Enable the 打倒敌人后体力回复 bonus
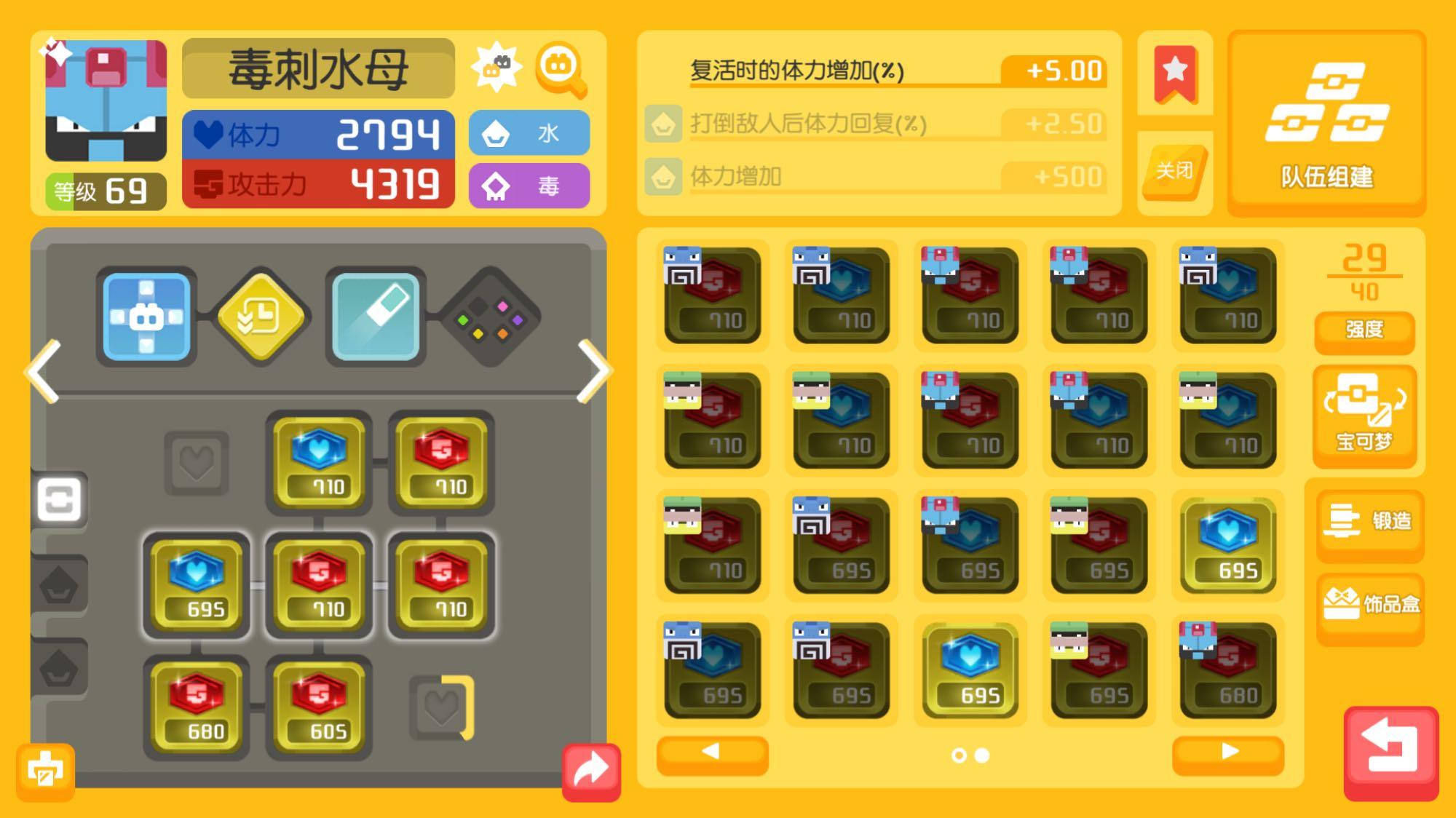 [874, 123]
